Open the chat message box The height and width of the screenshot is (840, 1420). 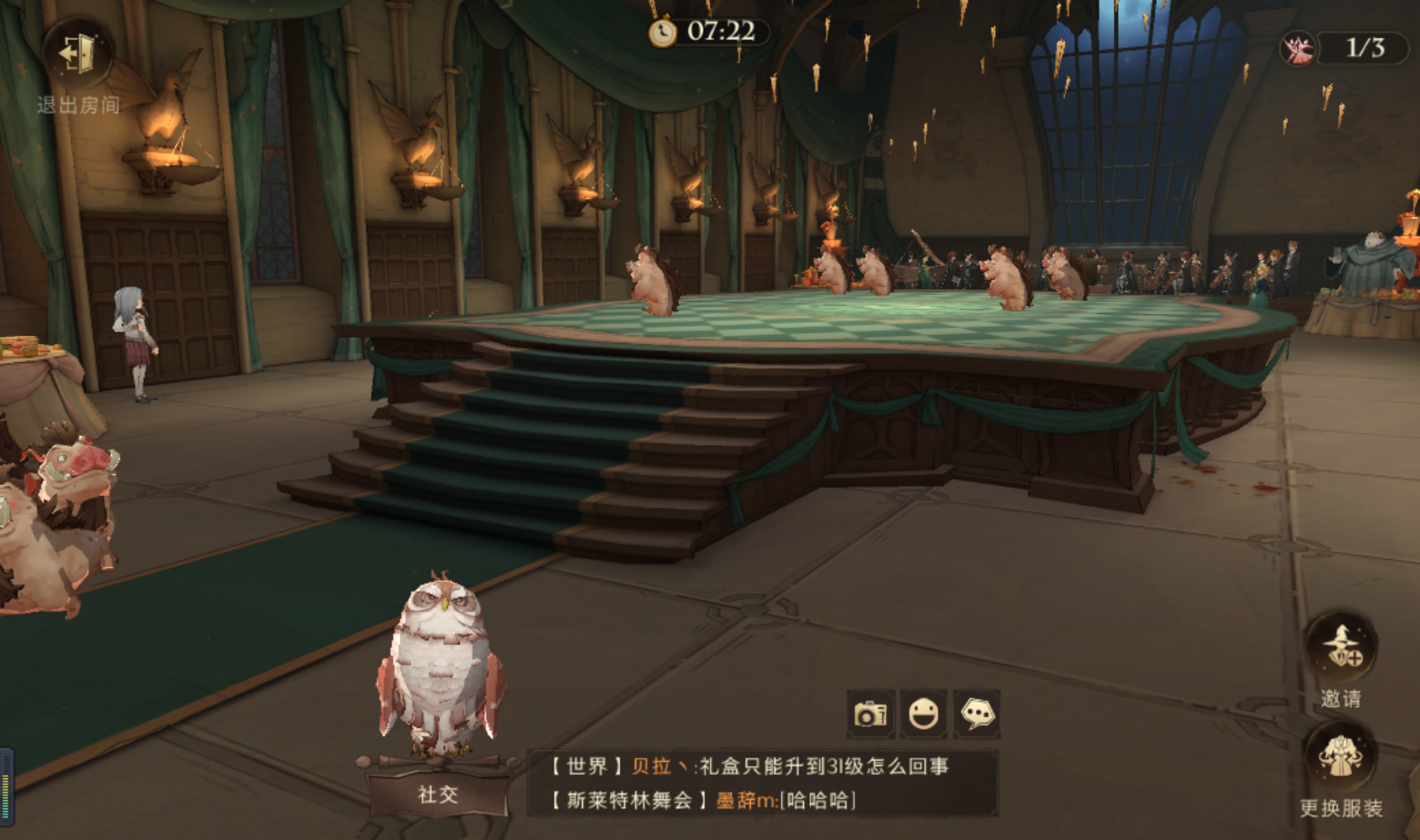[x=763, y=783]
